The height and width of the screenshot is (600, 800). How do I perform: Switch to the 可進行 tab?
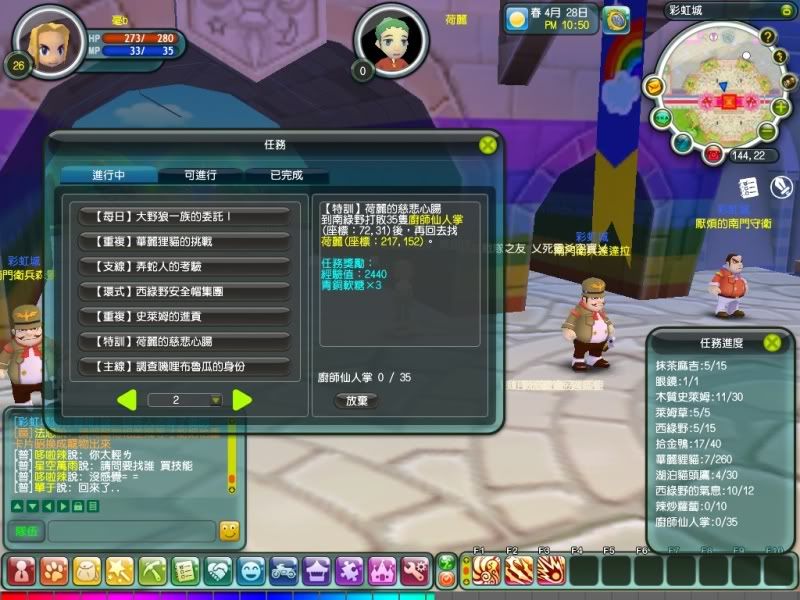[201, 175]
